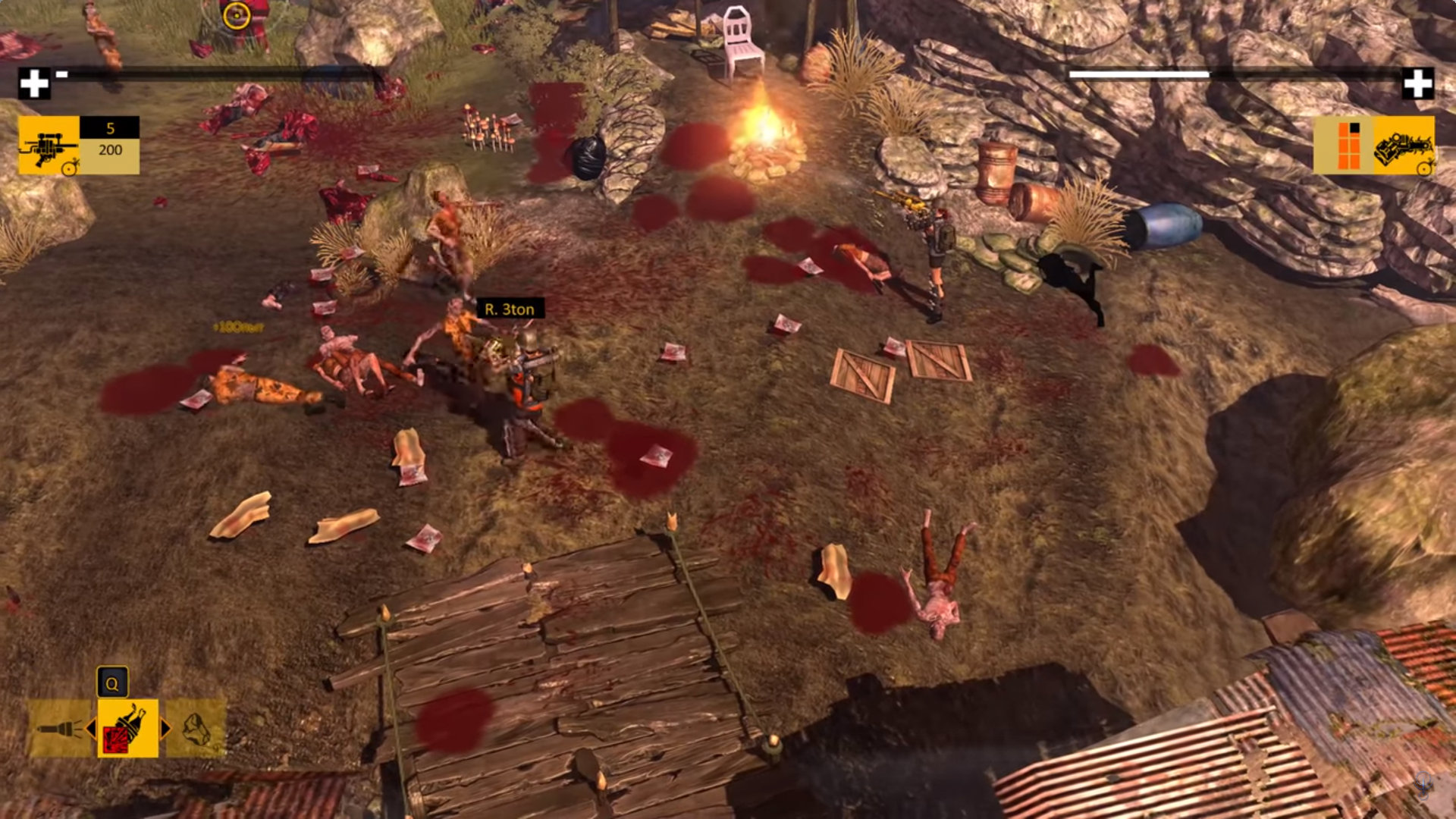Screen dimensions: 1456x819
Task: Select the right player's chainsaw weapon icon
Action: pyautogui.click(x=1404, y=146)
